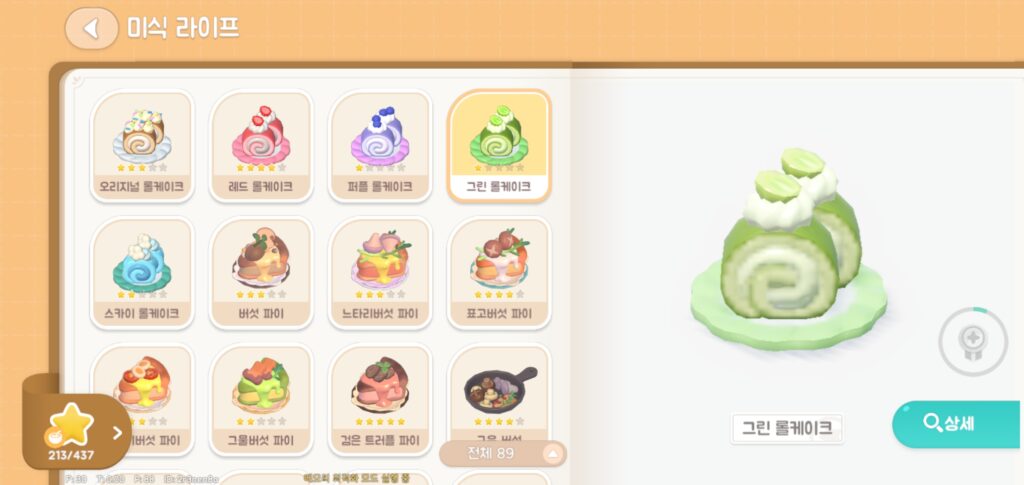The image size is (1024, 485).
Task: Choose the 레드 롤케이크 tile
Action: (260, 144)
